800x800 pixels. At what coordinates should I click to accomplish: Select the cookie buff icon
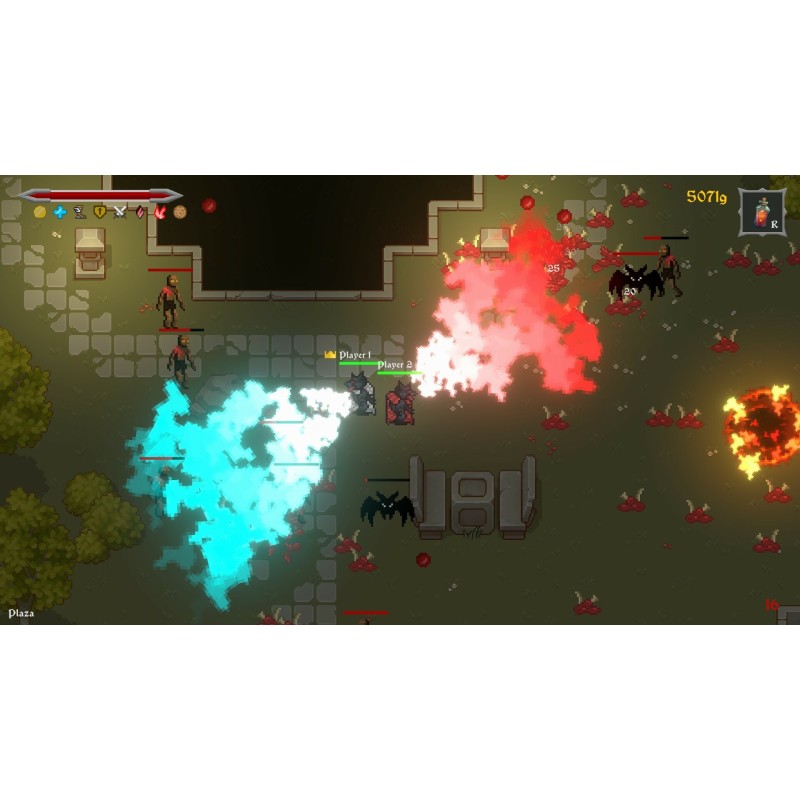[180, 212]
